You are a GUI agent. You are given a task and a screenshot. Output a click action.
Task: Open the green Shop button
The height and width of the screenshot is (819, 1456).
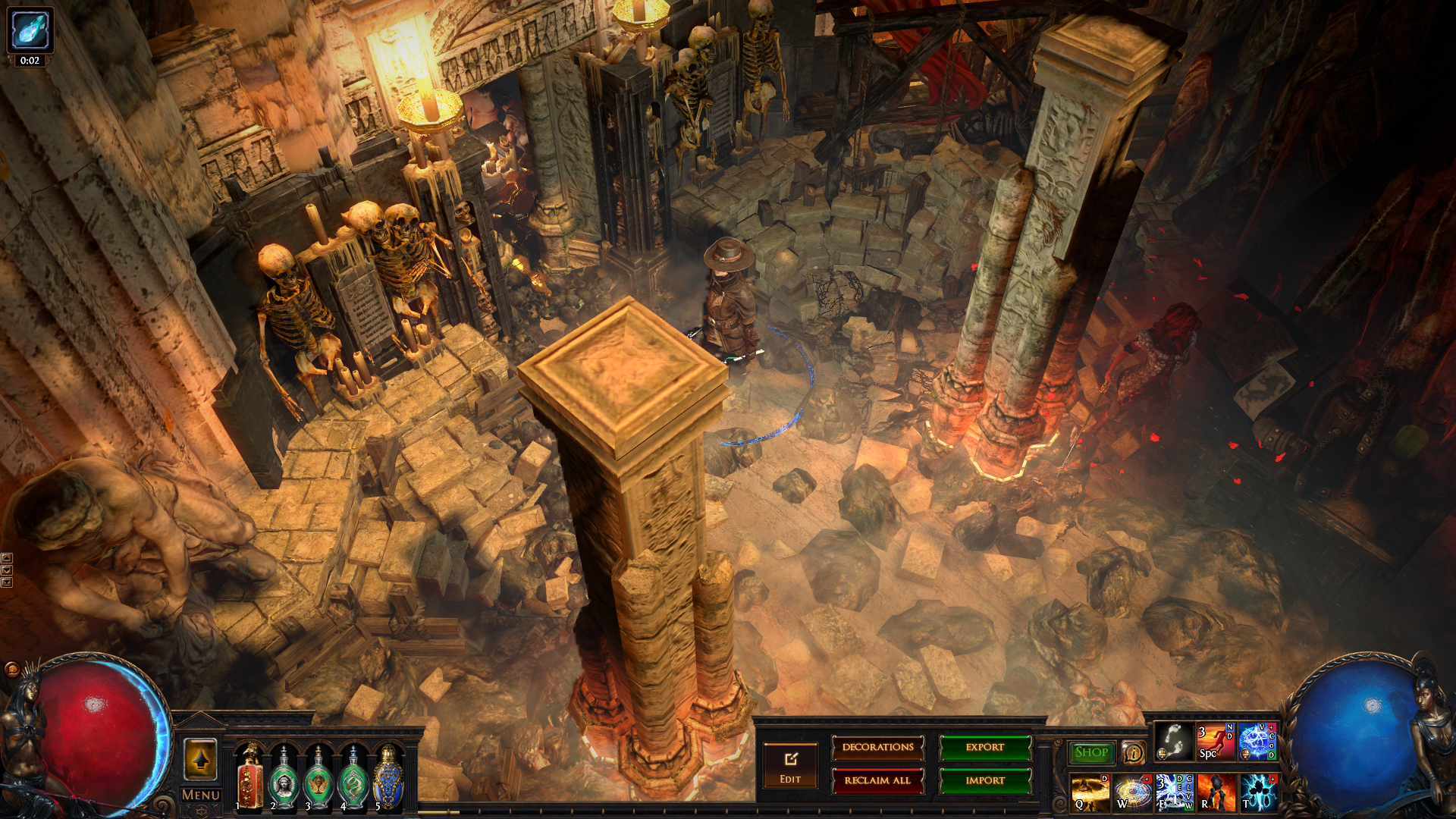point(1091,752)
